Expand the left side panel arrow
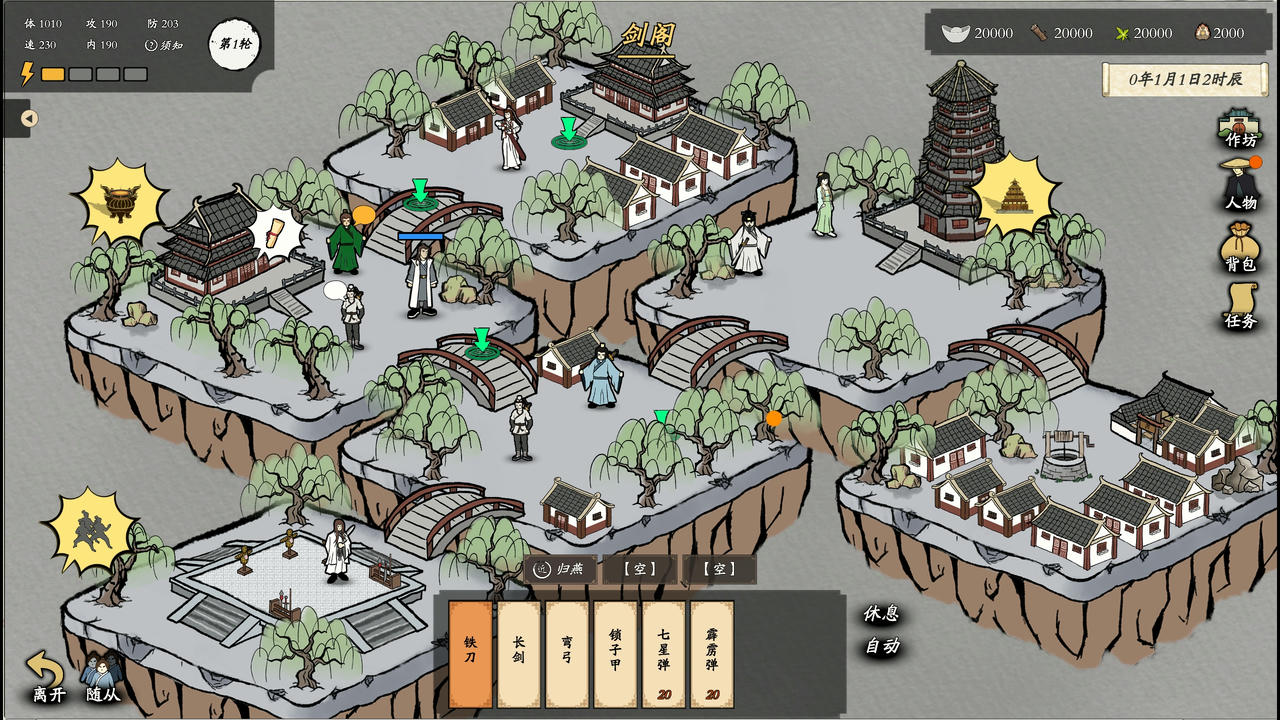 [29, 119]
